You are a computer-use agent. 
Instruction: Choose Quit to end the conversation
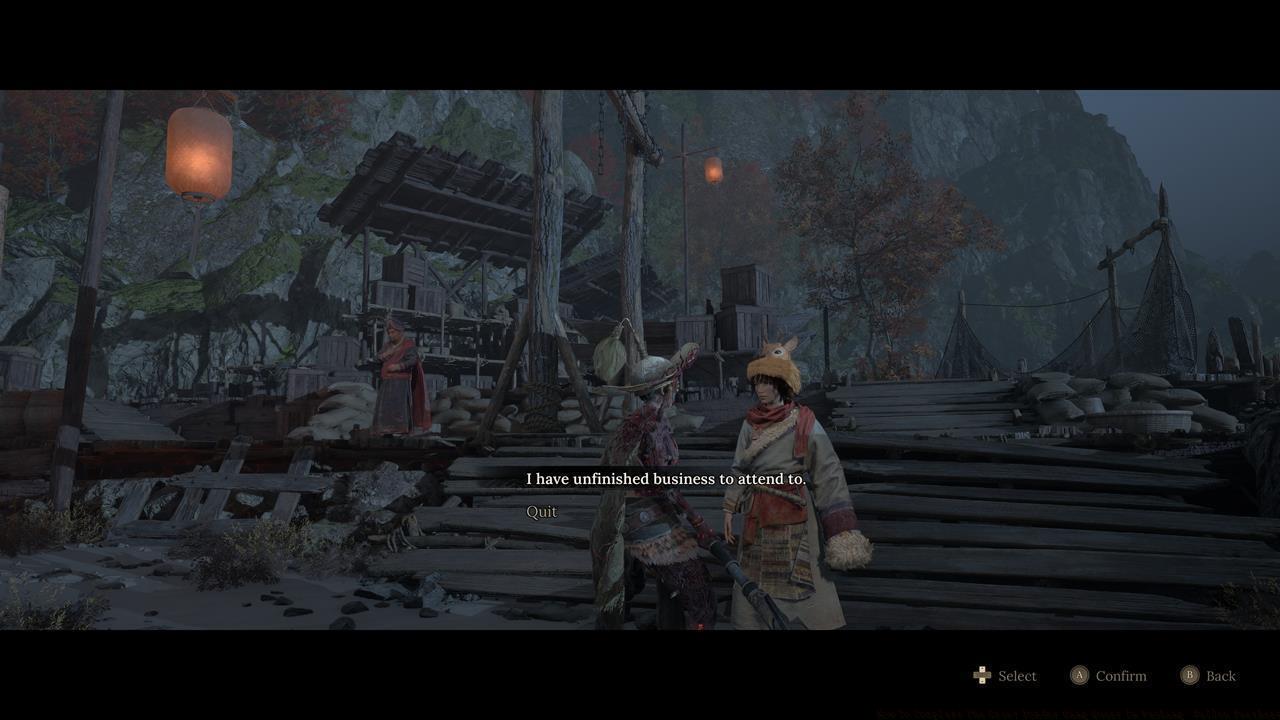(541, 511)
